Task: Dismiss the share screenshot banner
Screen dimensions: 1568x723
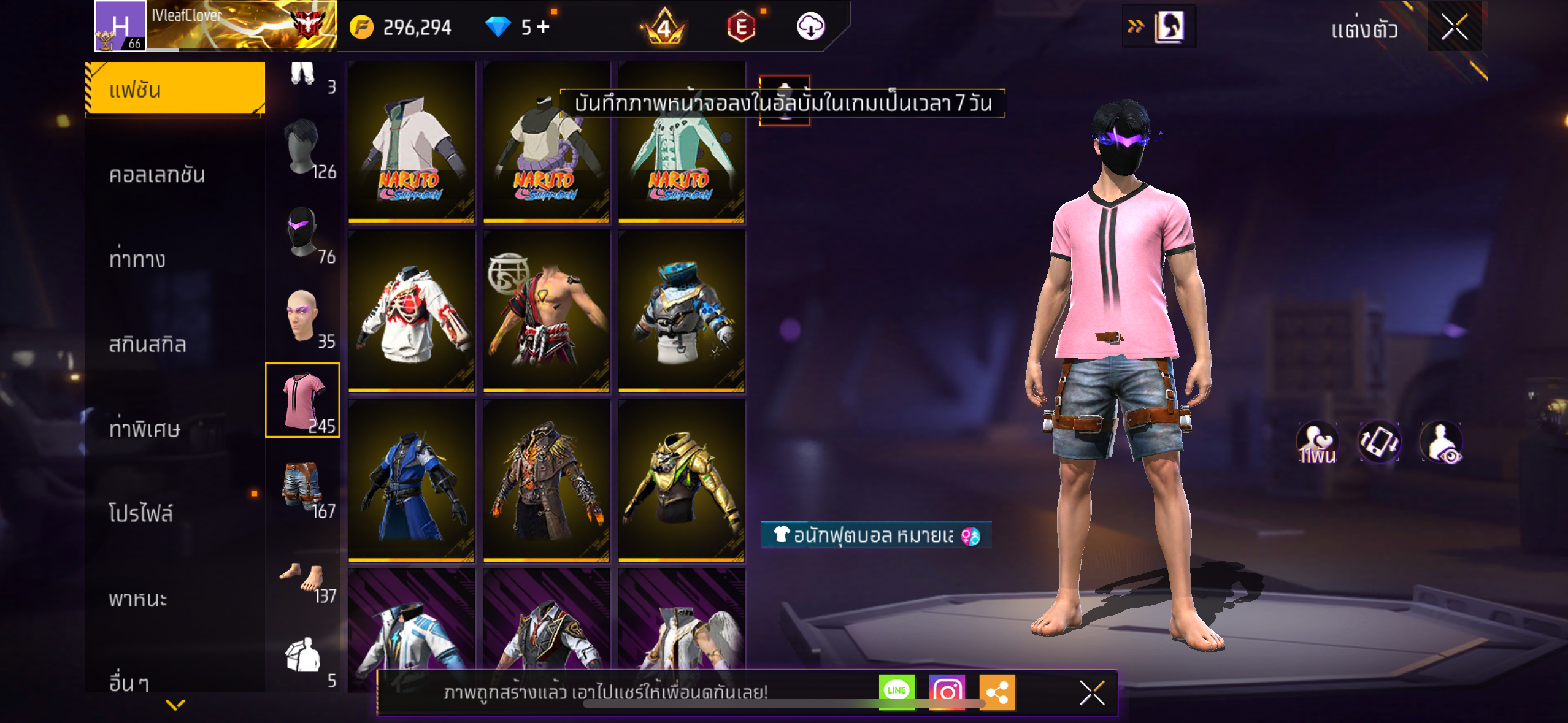Action: point(1092,693)
